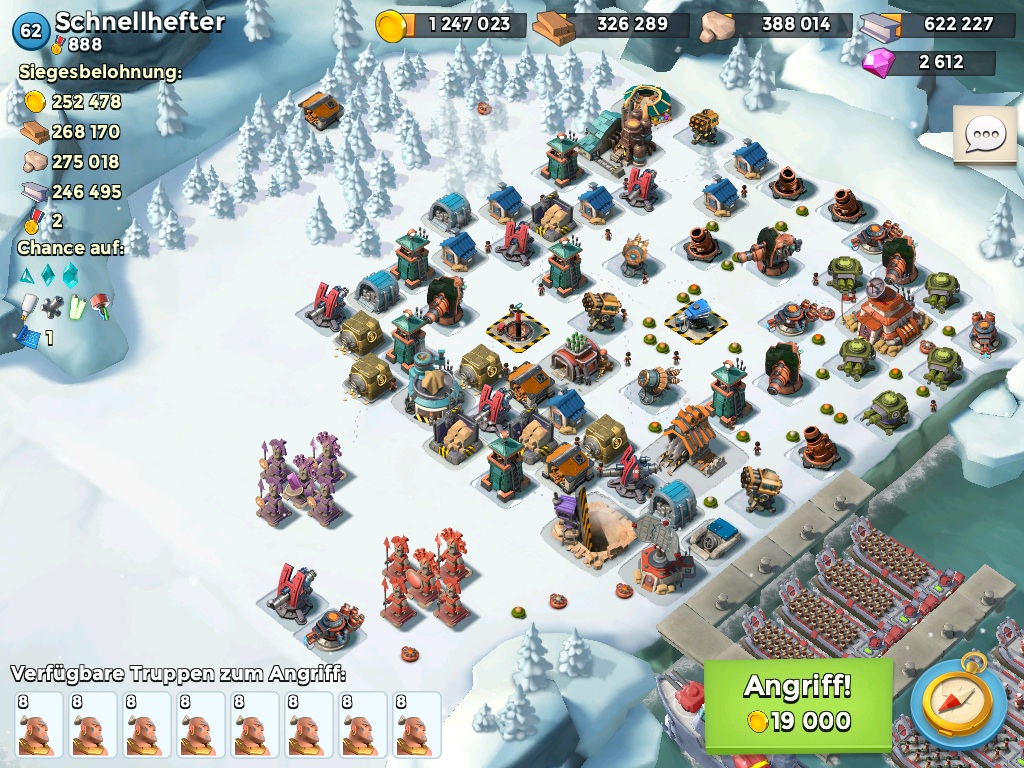
Task: Open the chat speech bubble
Action: (984, 134)
